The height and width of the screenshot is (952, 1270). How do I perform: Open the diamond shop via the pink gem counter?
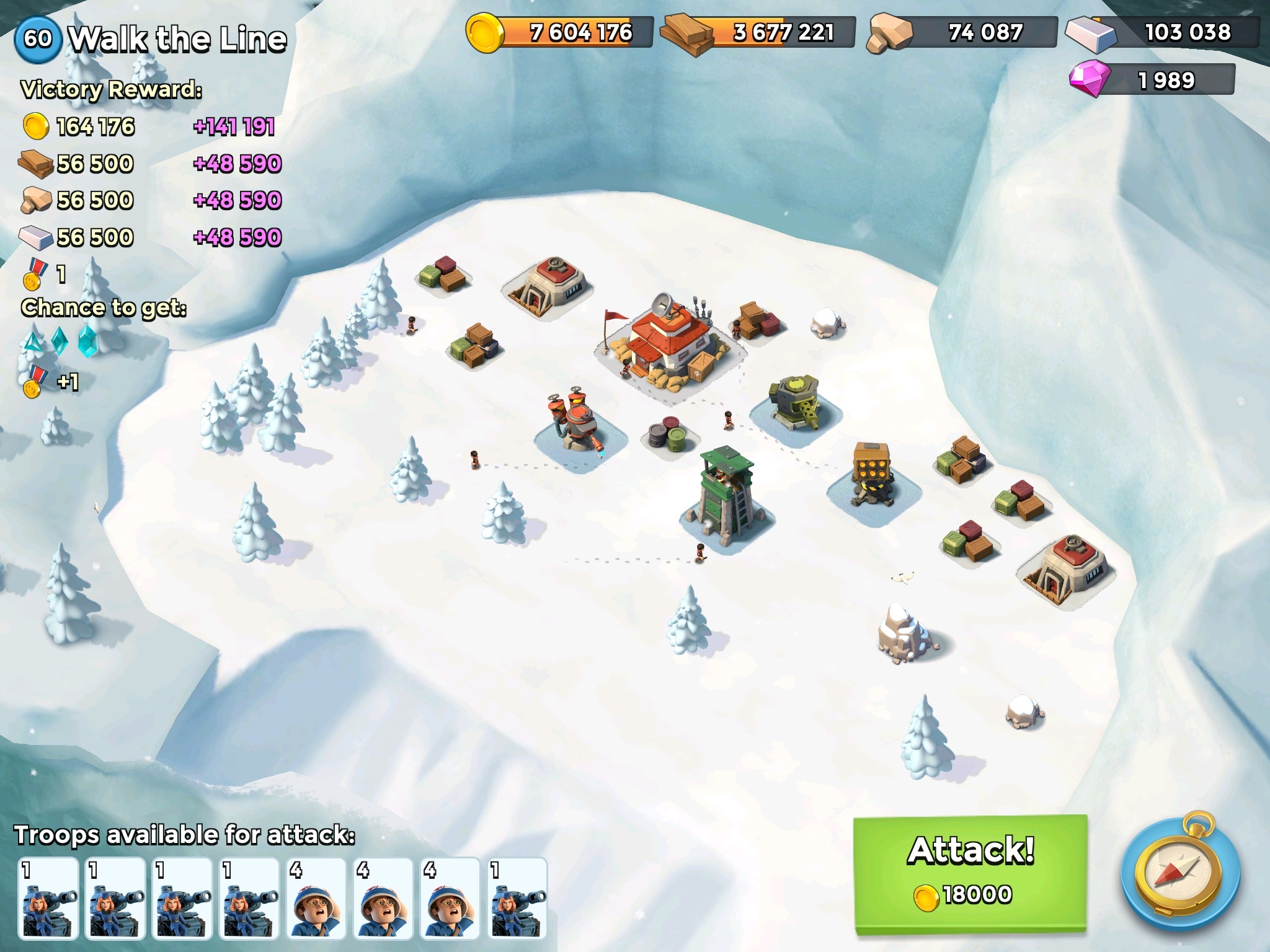tap(1152, 80)
